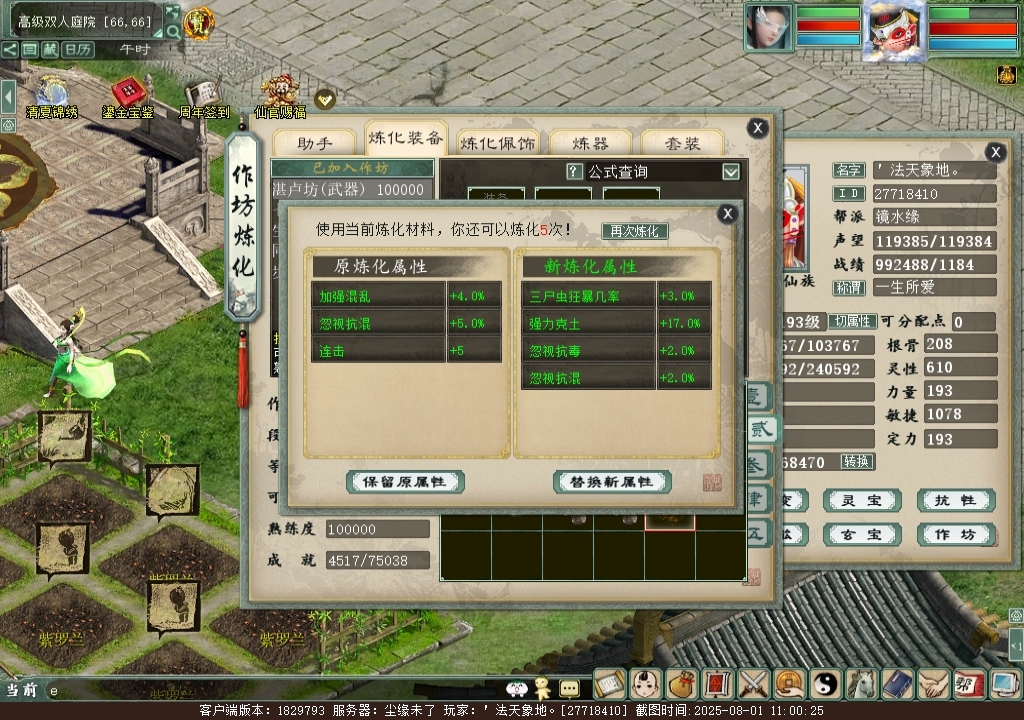Screen dimensions: 1024x720
Task: Switch to the 炼化佩饰 tab
Action: (497, 143)
